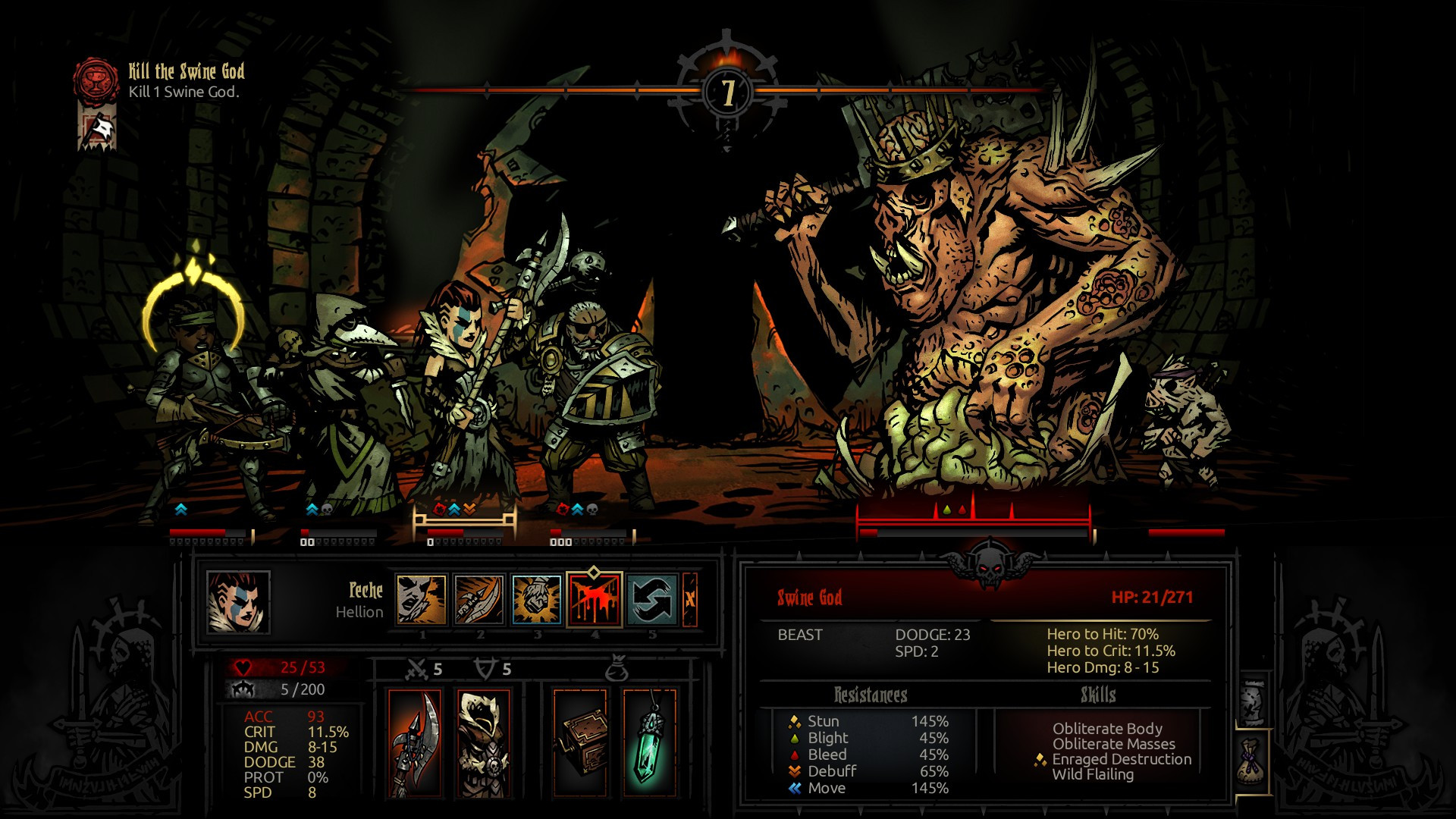
Task: Activate the flexing figure skill icon
Action: [537, 600]
